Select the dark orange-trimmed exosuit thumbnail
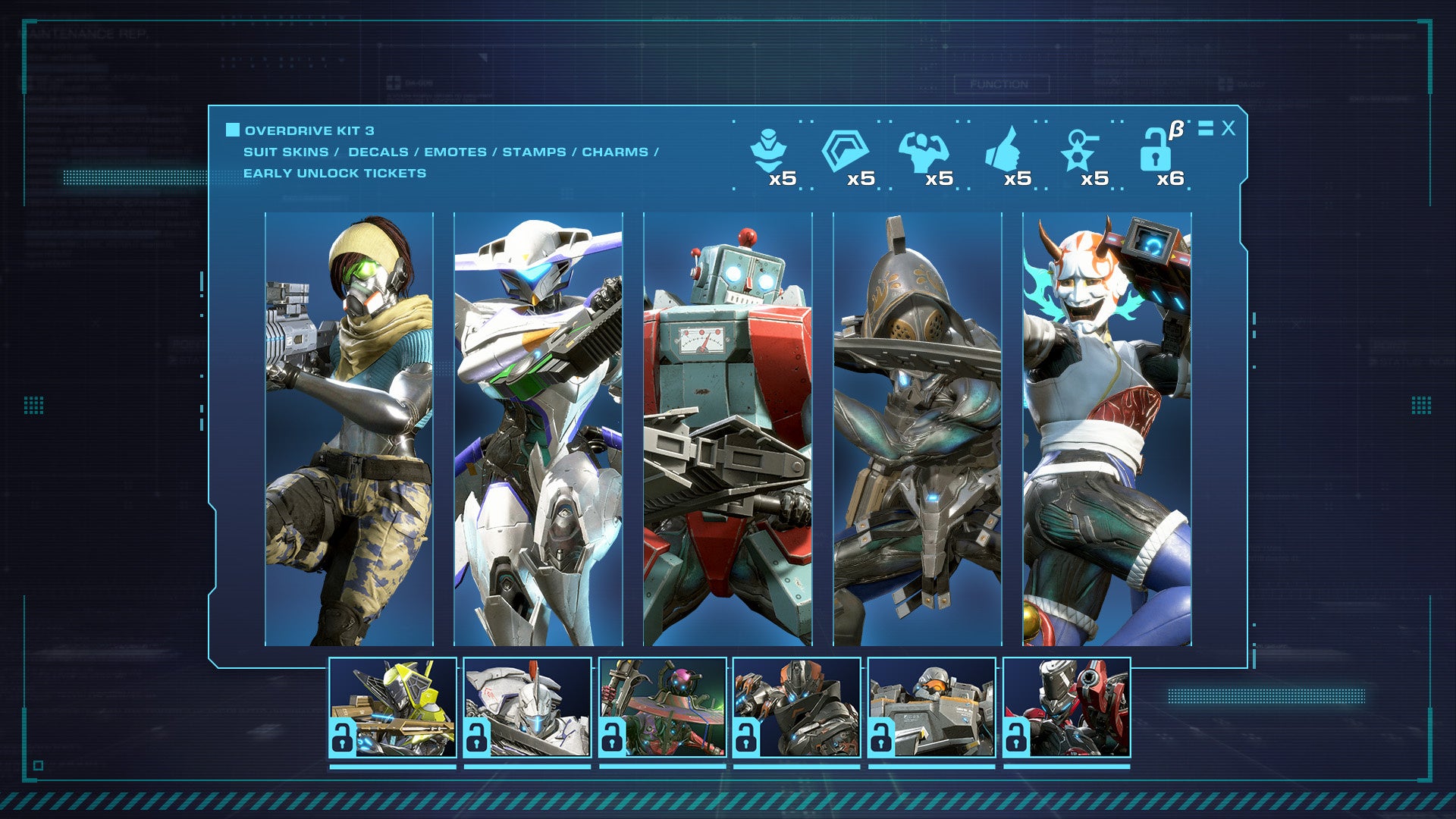 [x=797, y=708]
